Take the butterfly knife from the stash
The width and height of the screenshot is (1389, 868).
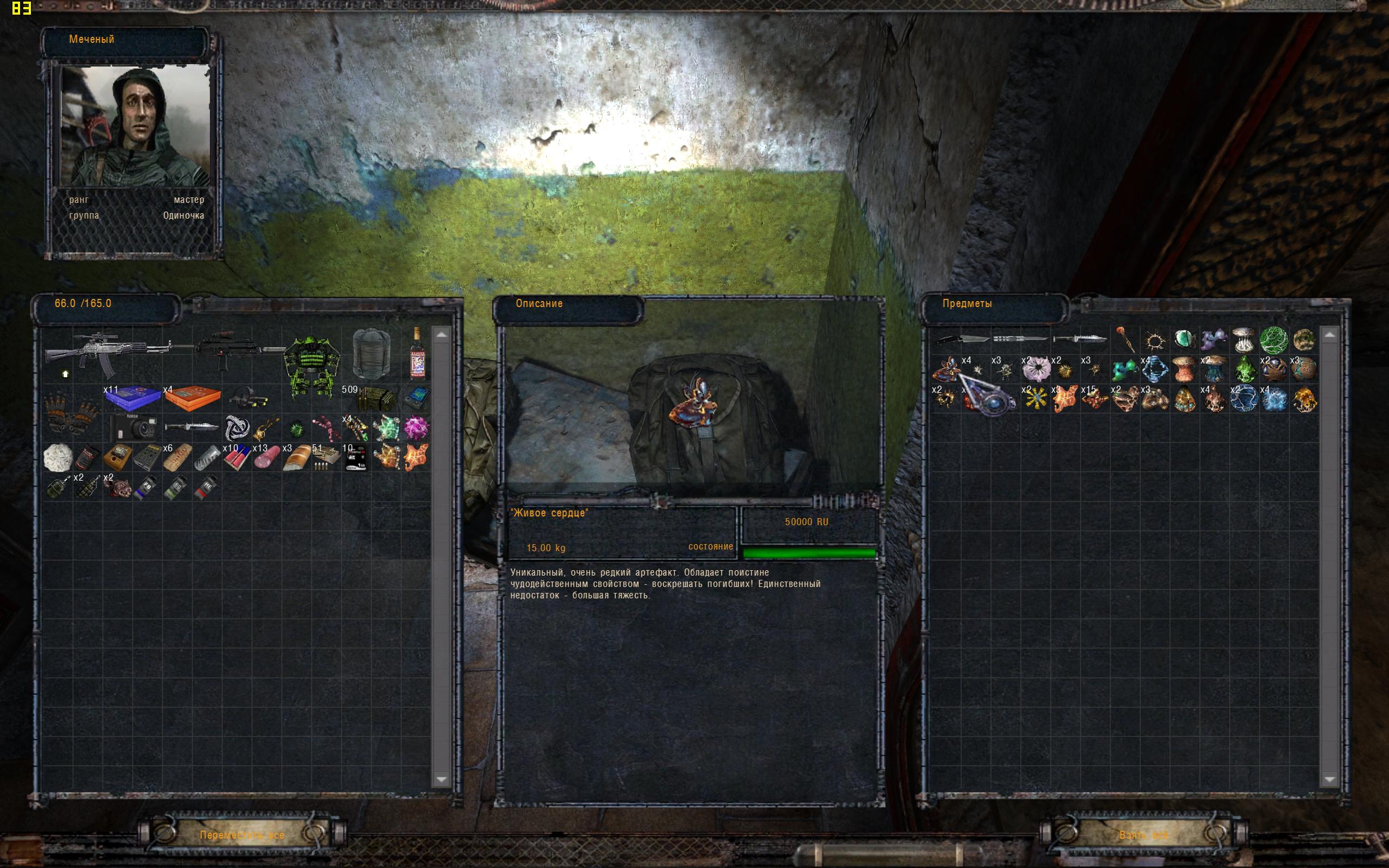pos(1021,339)
